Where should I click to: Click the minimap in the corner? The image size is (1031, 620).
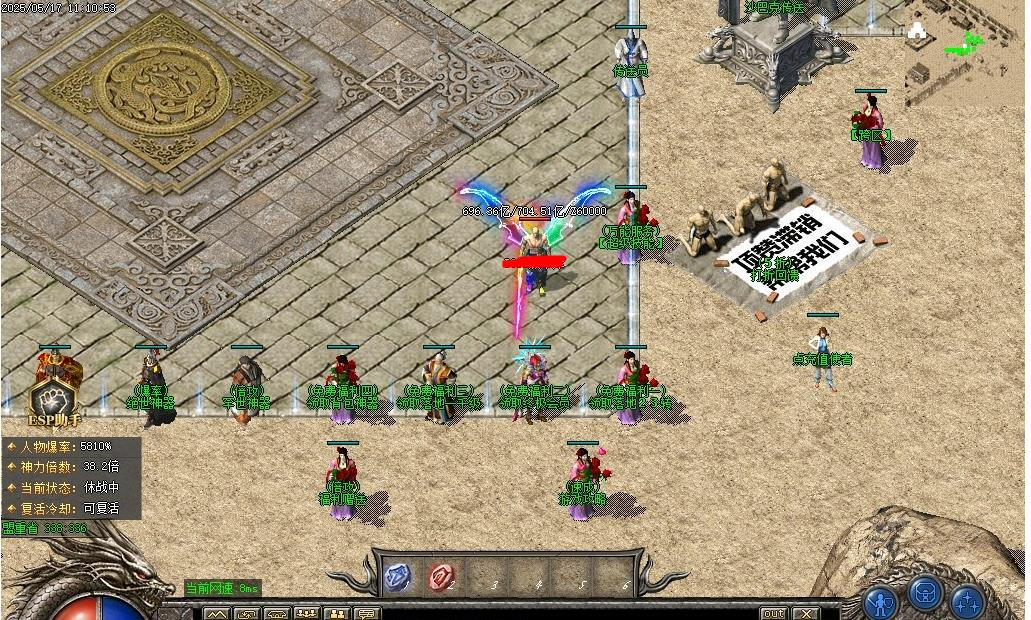[x=966, y=50]
